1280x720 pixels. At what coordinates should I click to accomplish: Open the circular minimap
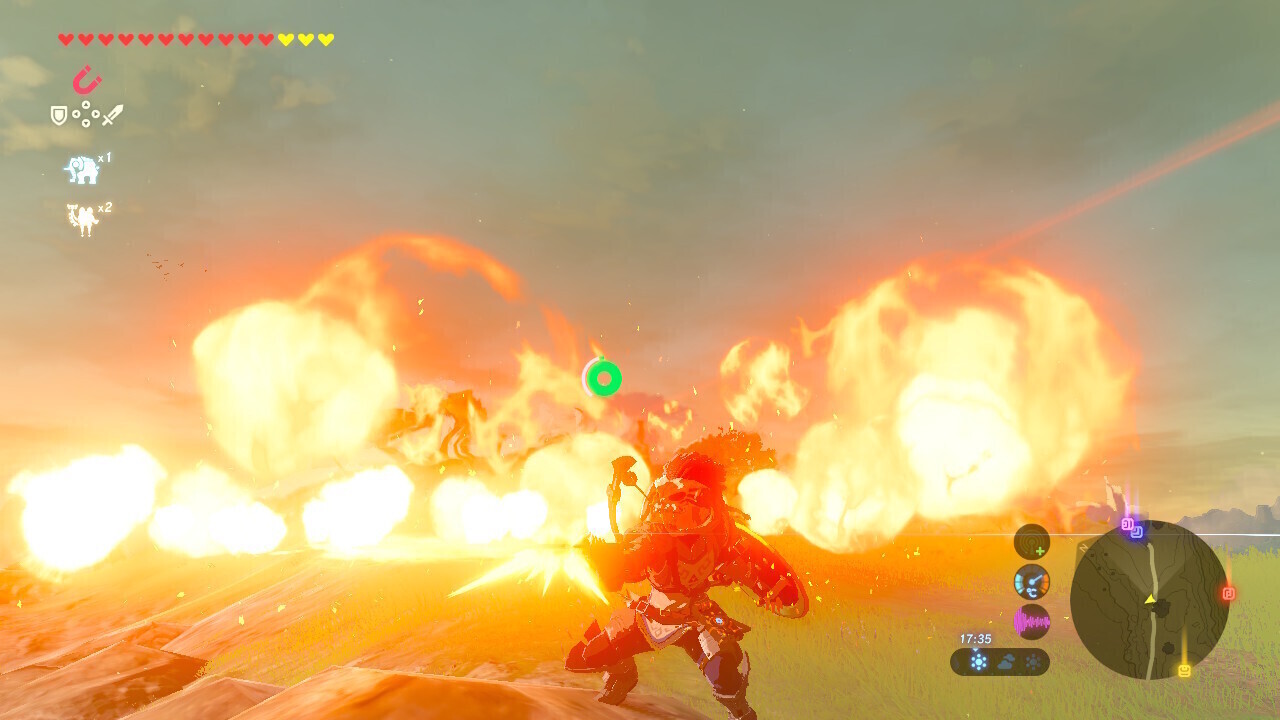pos(1149,600)
